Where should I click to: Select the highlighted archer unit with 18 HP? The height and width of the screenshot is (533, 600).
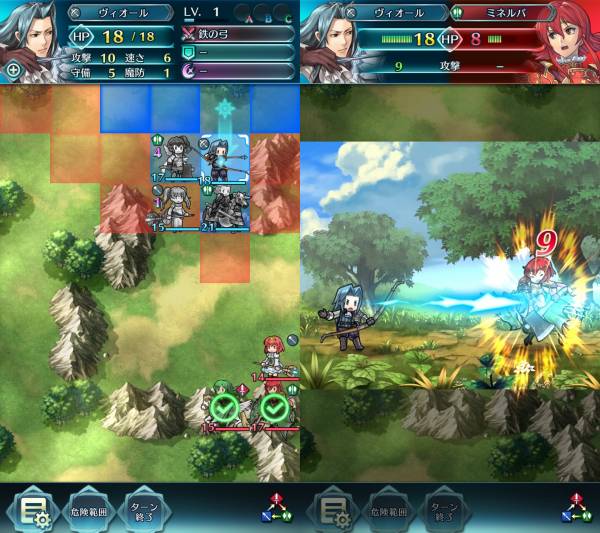click(225, 158)
